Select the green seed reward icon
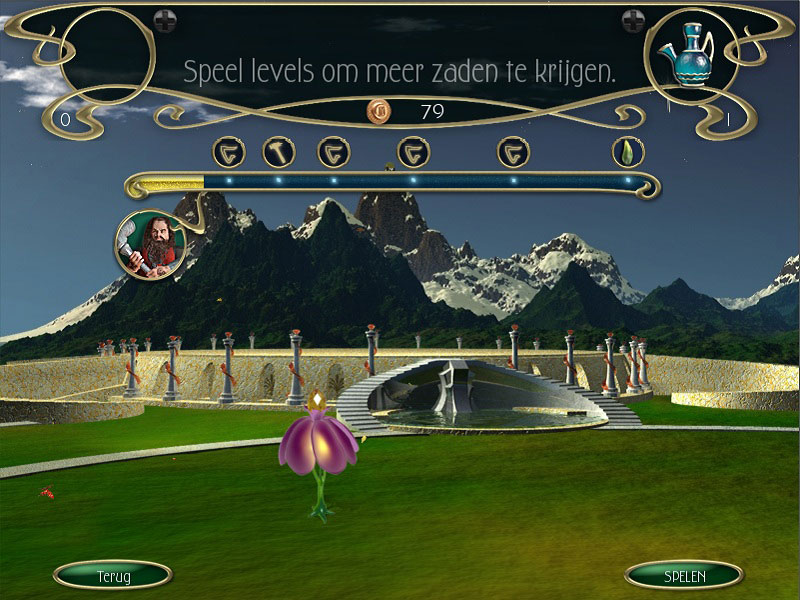The height and width of the screenshot is (600, 800). (628, 152)
